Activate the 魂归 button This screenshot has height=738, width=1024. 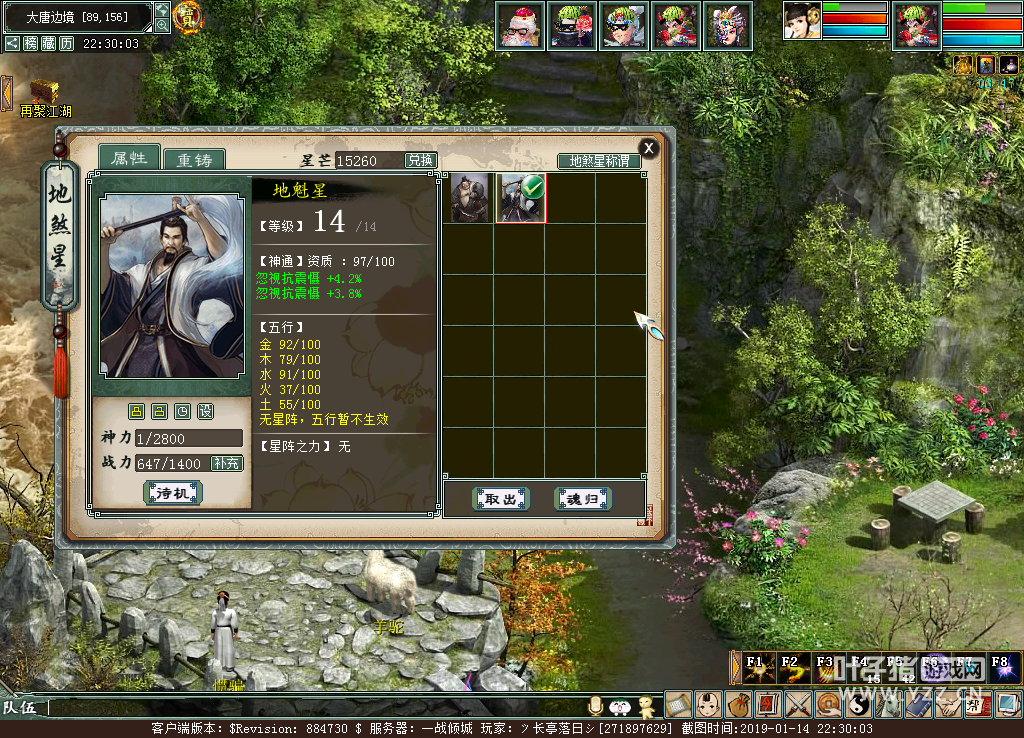click(582, 498)
